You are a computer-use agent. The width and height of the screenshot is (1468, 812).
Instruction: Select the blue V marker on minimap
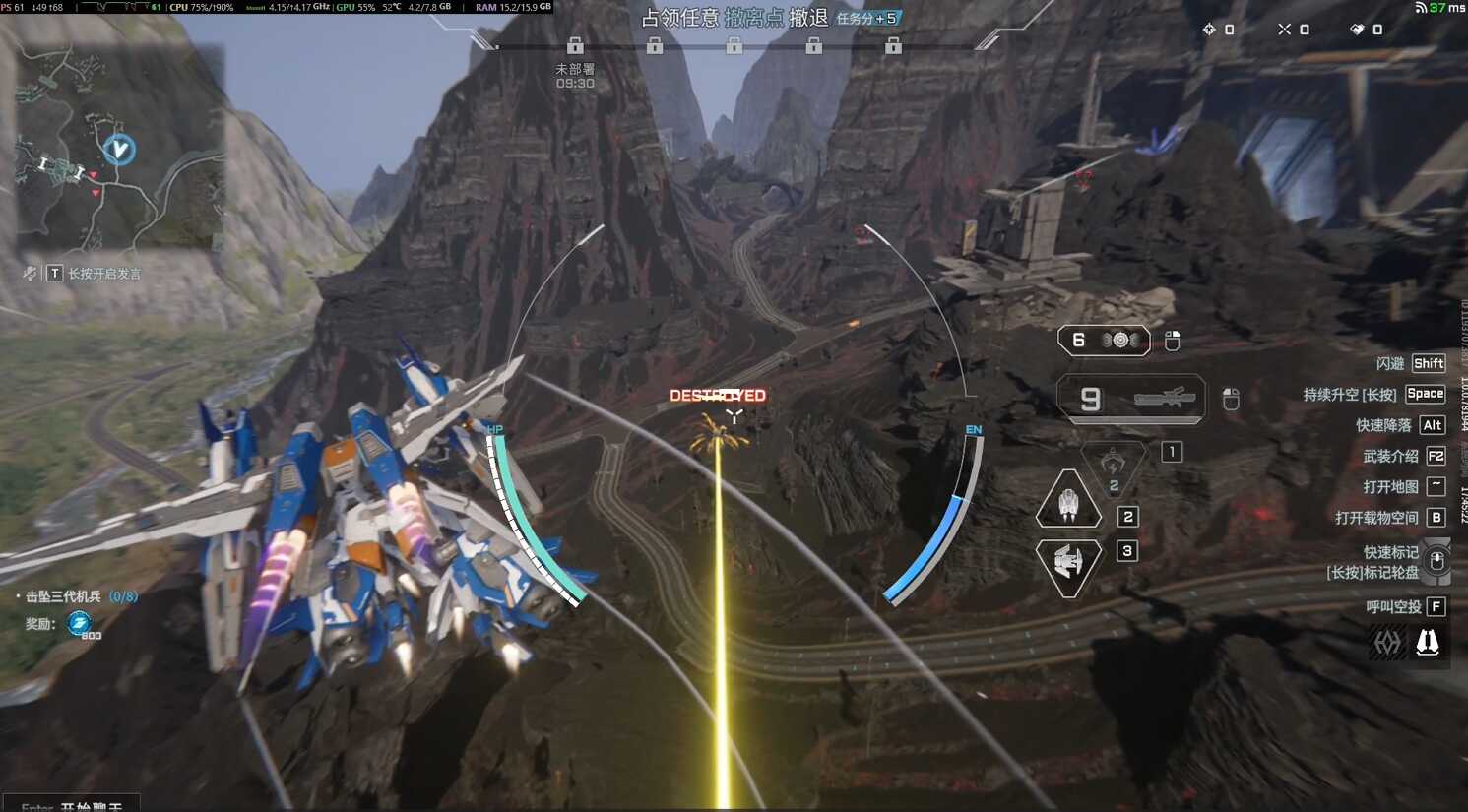tap(119, 150)
